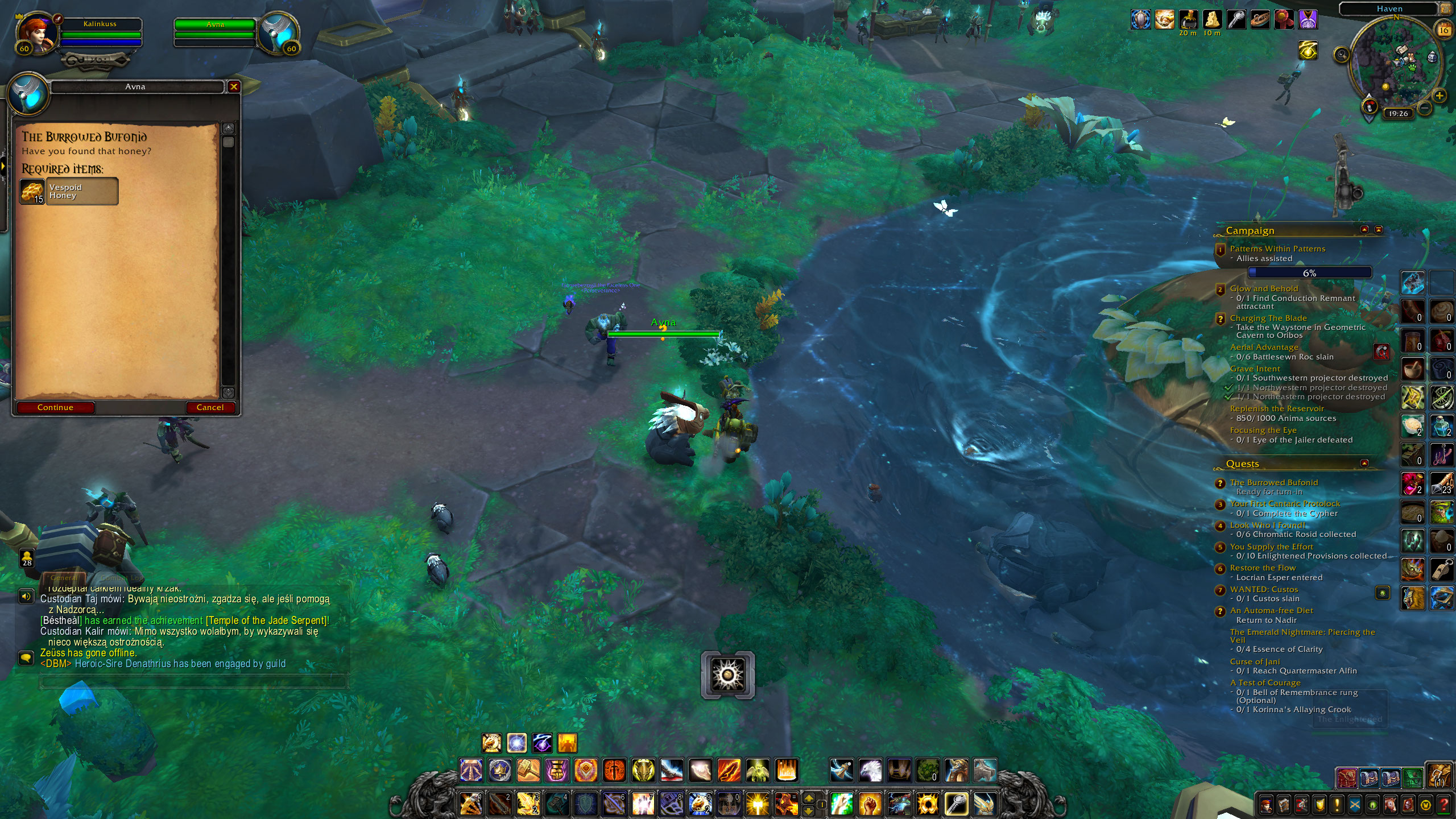Use the Aerial Advantage quest item button
Screen dimensions: 1456x819
click(1381, 351)
